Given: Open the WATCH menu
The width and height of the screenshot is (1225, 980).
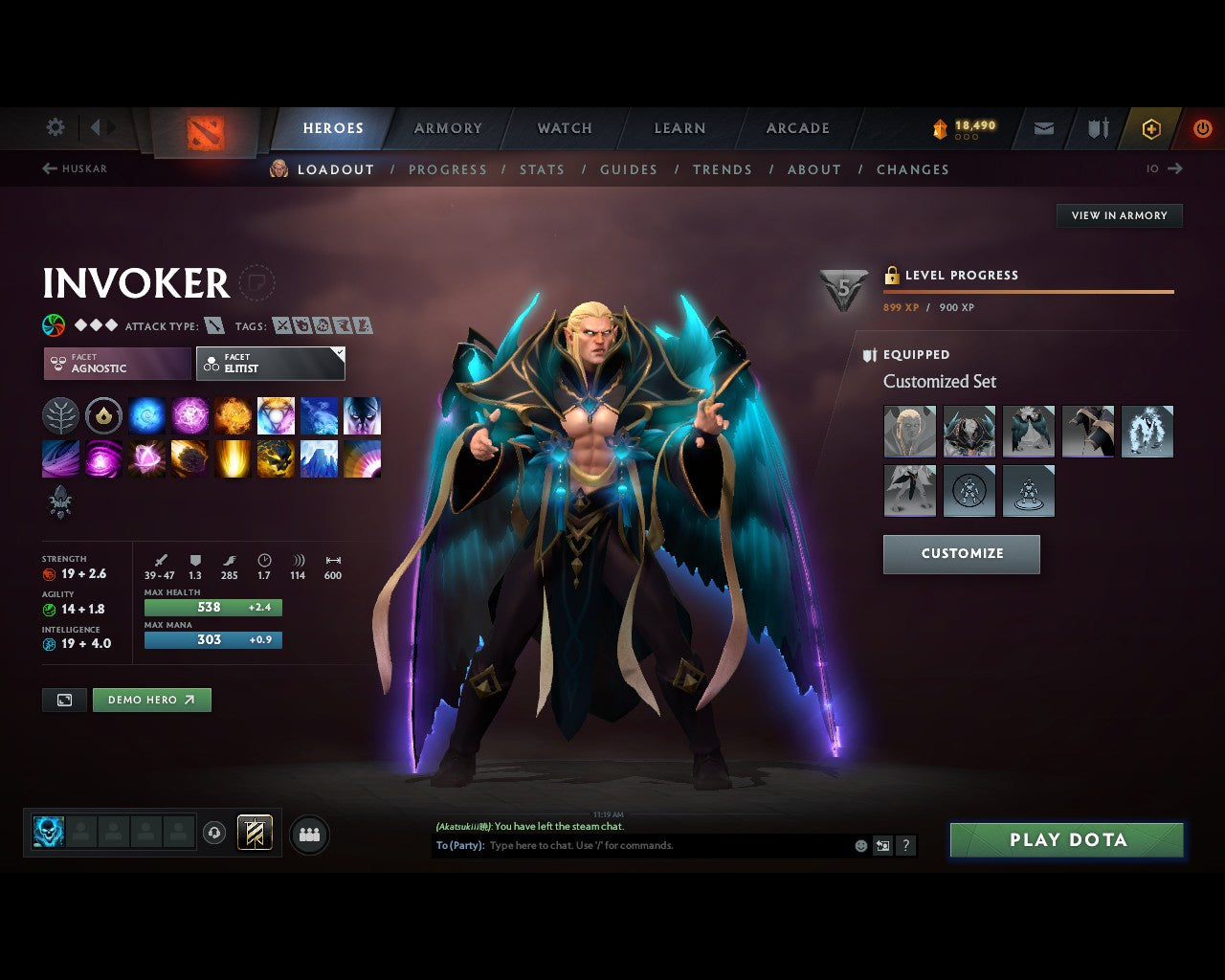Looking at the screenshot, I should [x=564, y=127].
